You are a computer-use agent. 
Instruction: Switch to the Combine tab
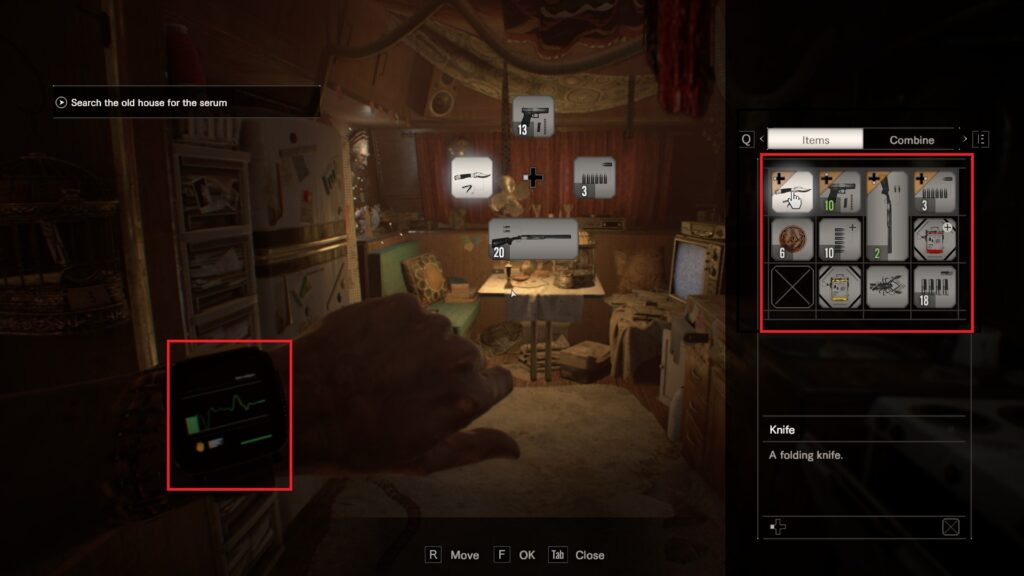[911, 140]
